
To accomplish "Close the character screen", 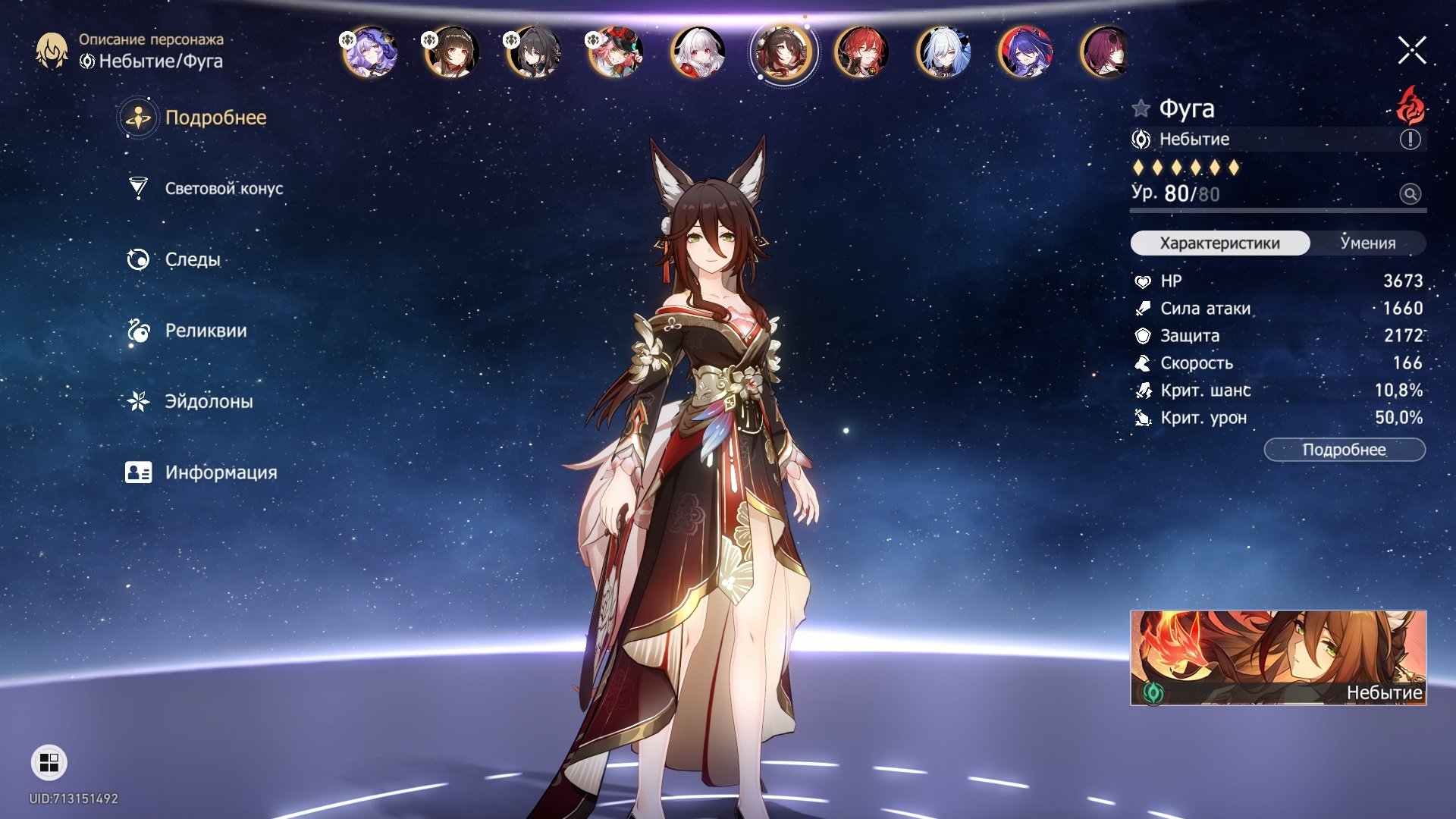I will [1411, 51].
